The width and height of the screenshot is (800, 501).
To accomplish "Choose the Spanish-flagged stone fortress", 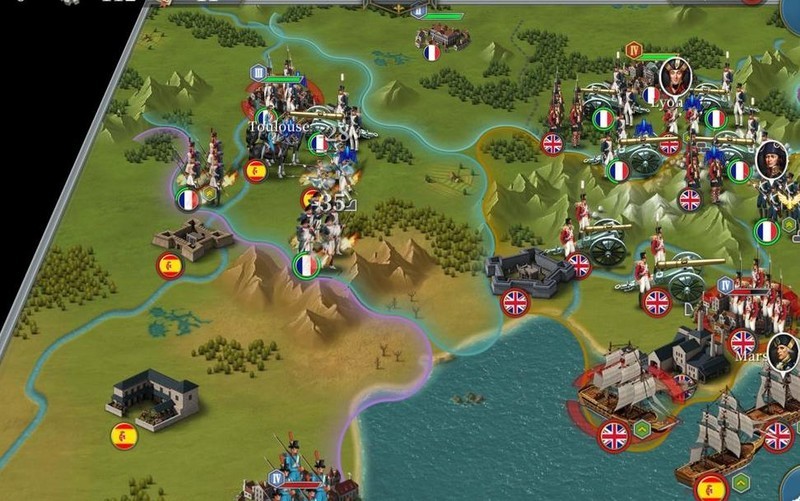I will (x=192, y=240).
